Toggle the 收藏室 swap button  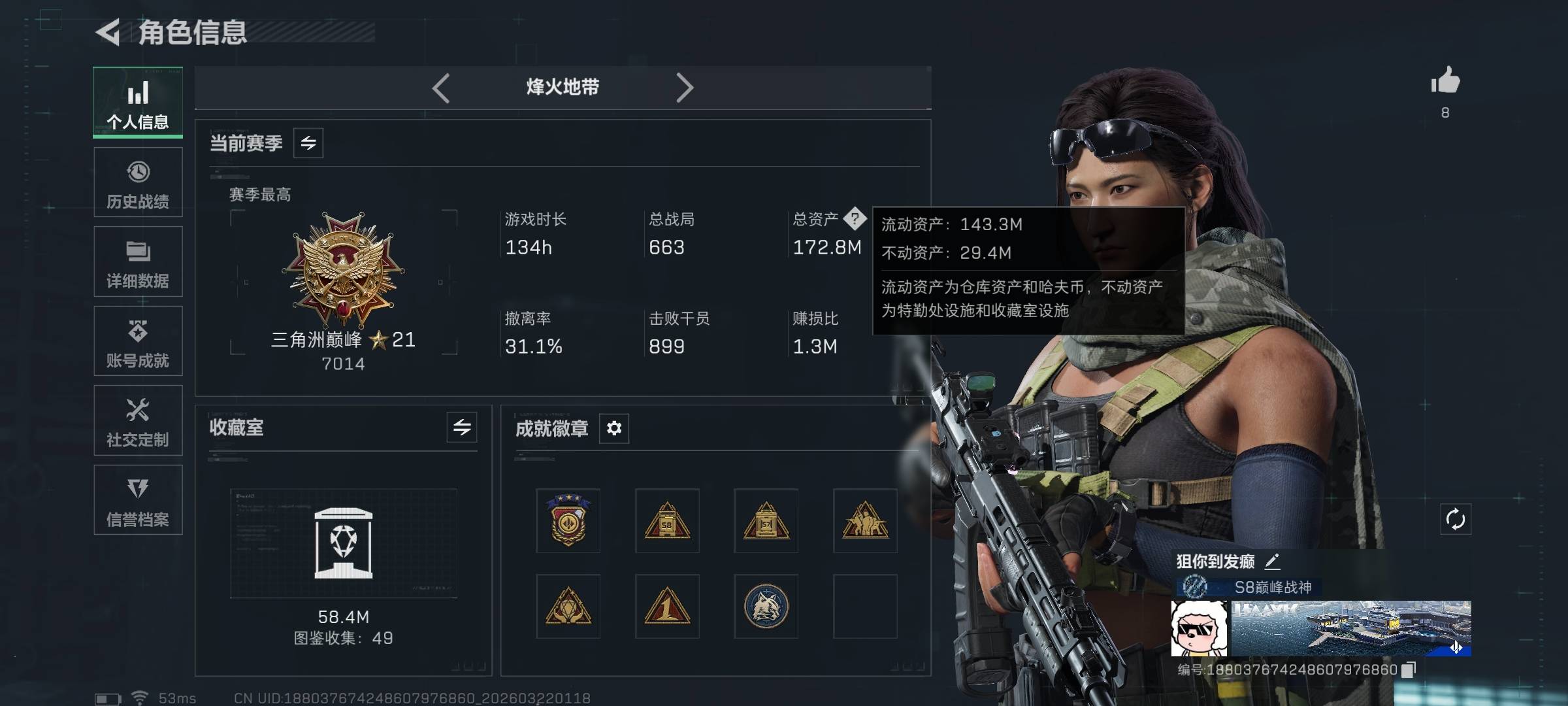point(462,428)
